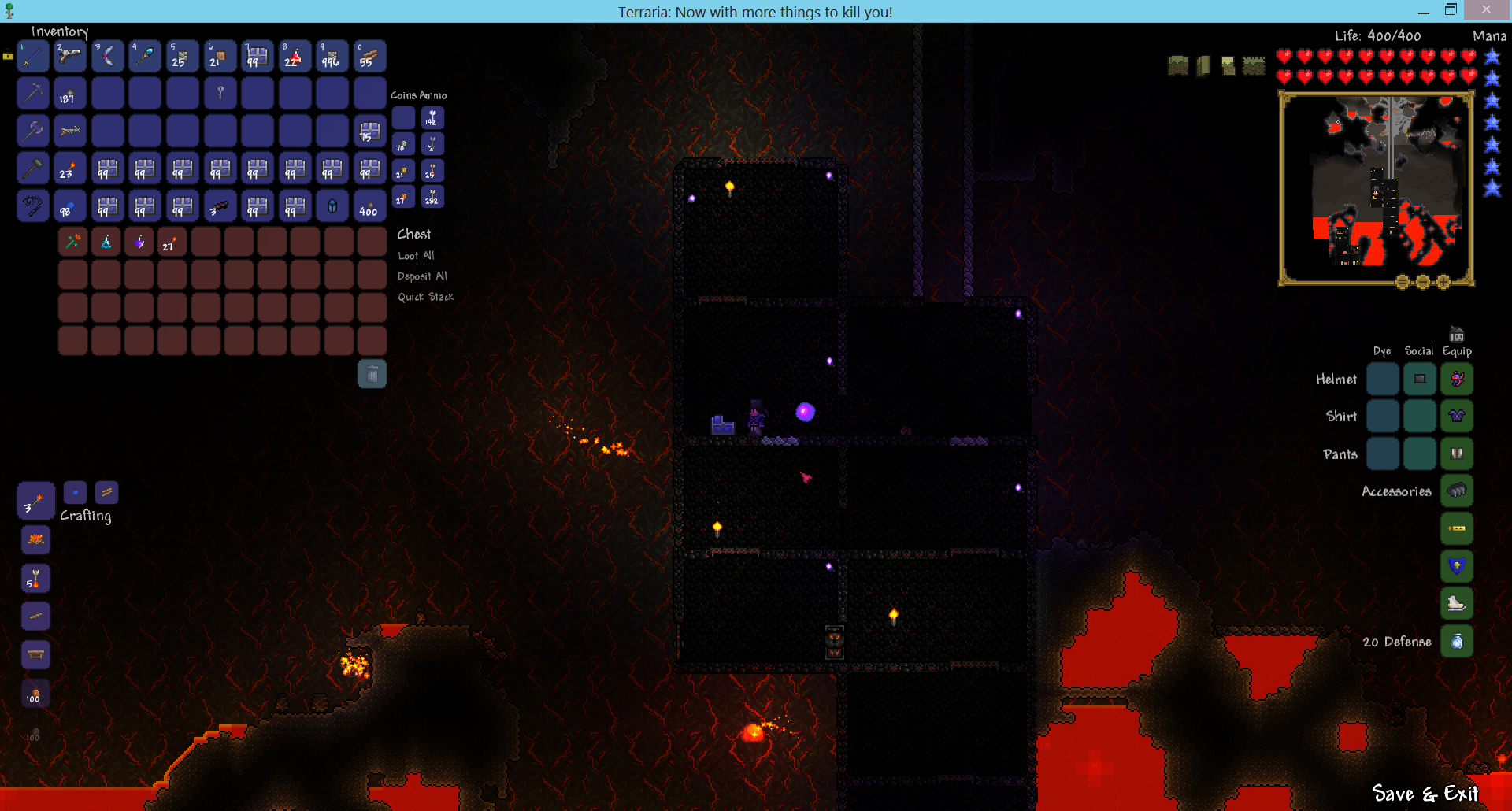Zoom in the minimap with plus button
1512x811 pixels.
click(x=1443, y=282)
